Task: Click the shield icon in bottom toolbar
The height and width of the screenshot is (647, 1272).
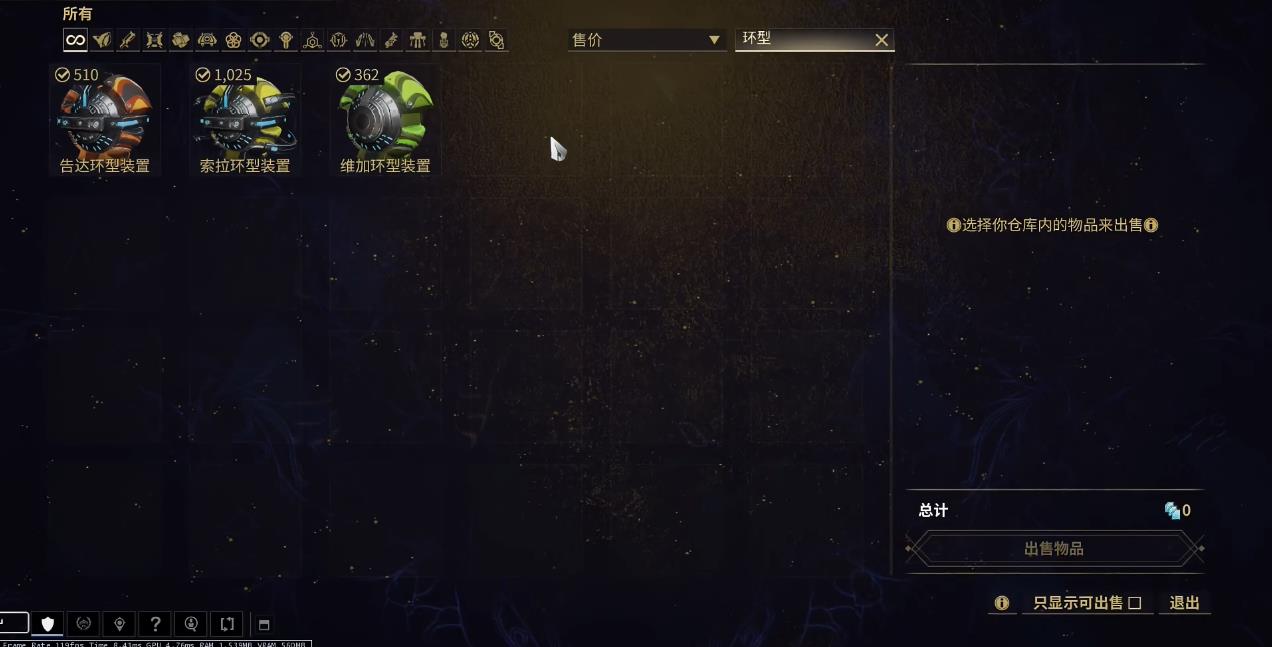Action: (47, 624)
